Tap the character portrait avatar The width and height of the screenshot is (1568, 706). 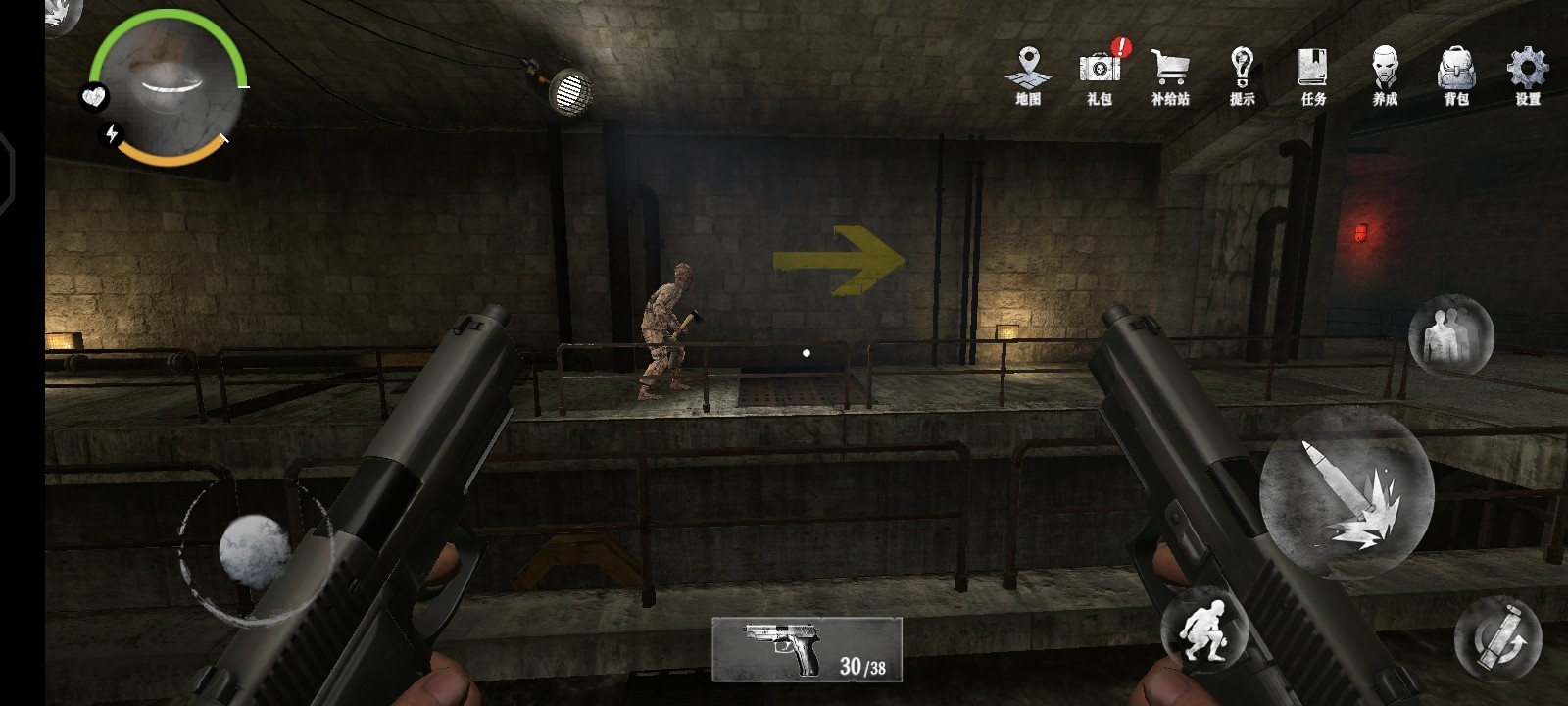[x=167, y=85]
